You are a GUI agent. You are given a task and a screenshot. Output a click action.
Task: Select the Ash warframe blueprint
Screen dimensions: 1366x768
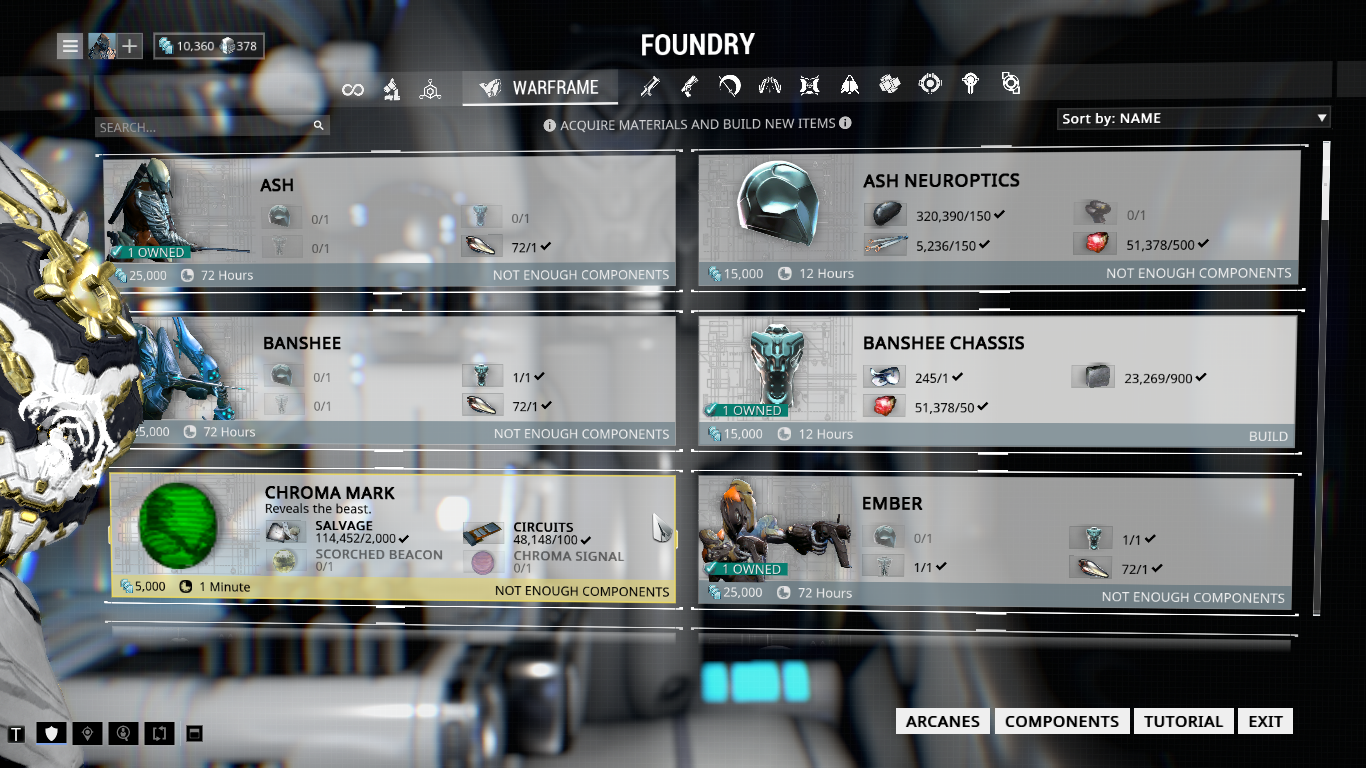[390, 221]
